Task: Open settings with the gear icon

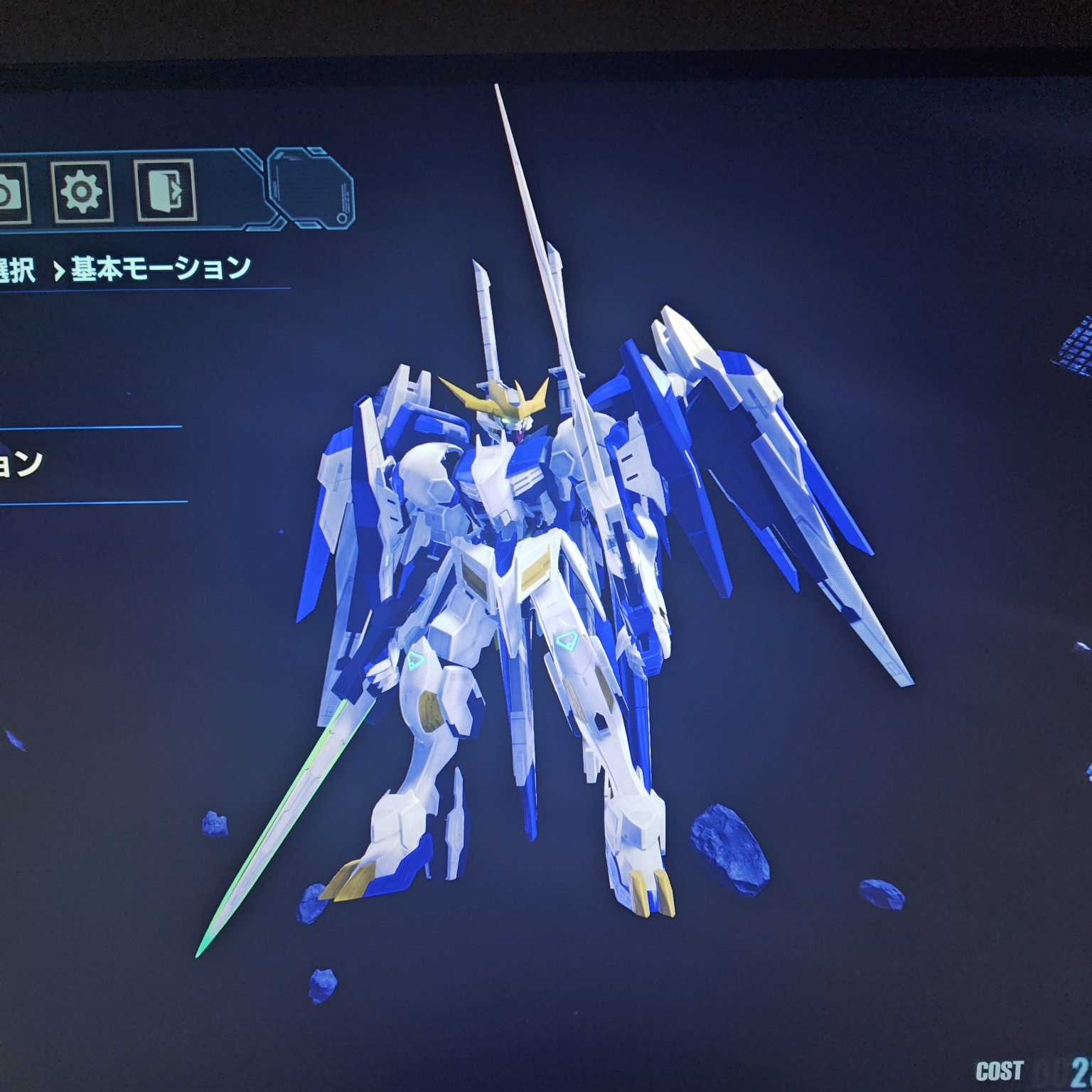Action: 82,191
